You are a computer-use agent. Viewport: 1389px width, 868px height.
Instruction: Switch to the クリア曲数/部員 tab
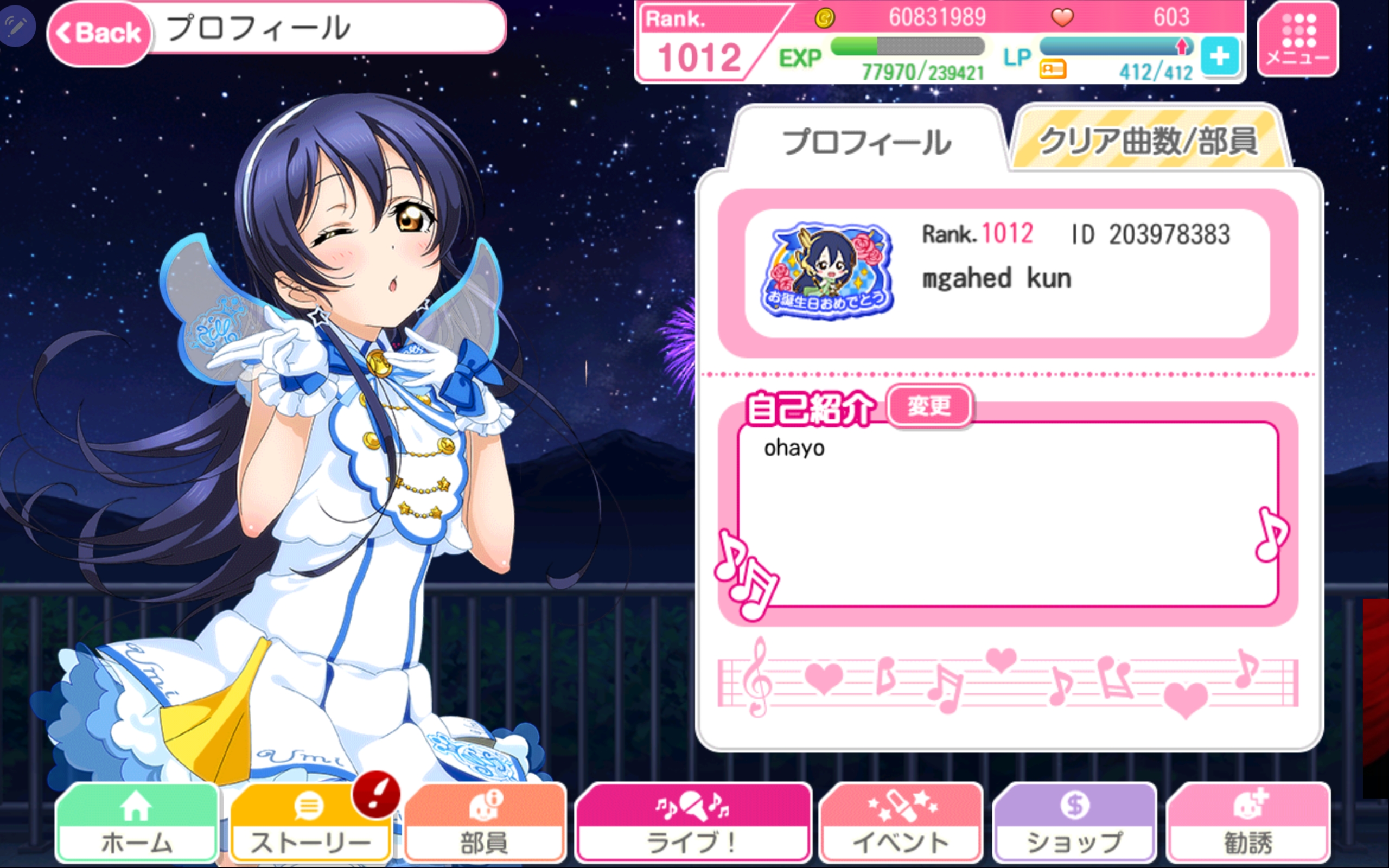click(1148, 140)
